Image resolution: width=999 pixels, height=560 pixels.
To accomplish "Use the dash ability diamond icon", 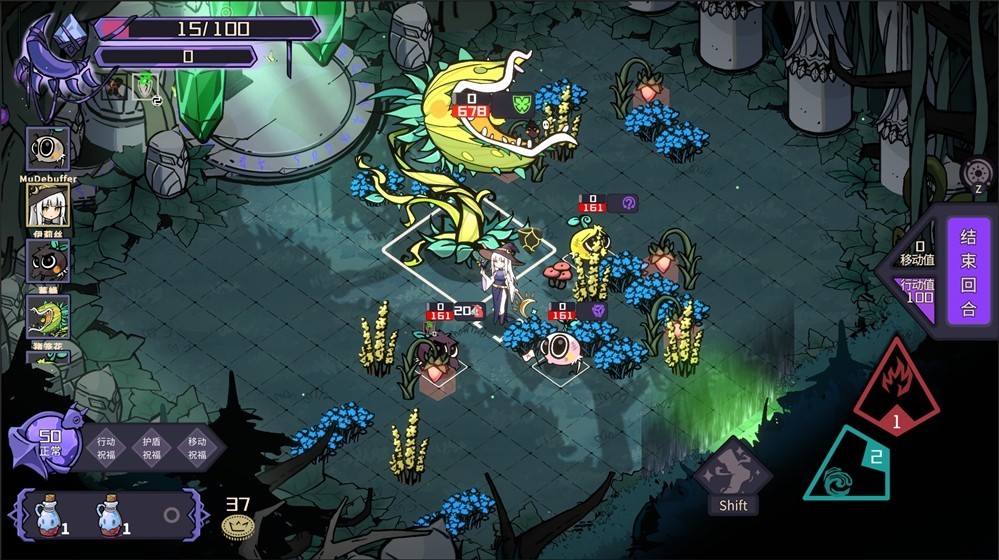I will pyautogui.click(x=733, y=473).
